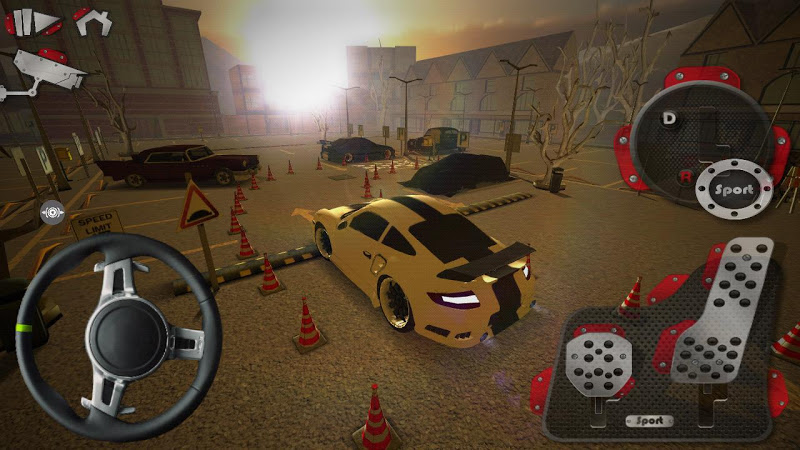Screen dimensions: 800x450
Task: Grab the Sport gear shifter knob
Action: pos(734,187)
